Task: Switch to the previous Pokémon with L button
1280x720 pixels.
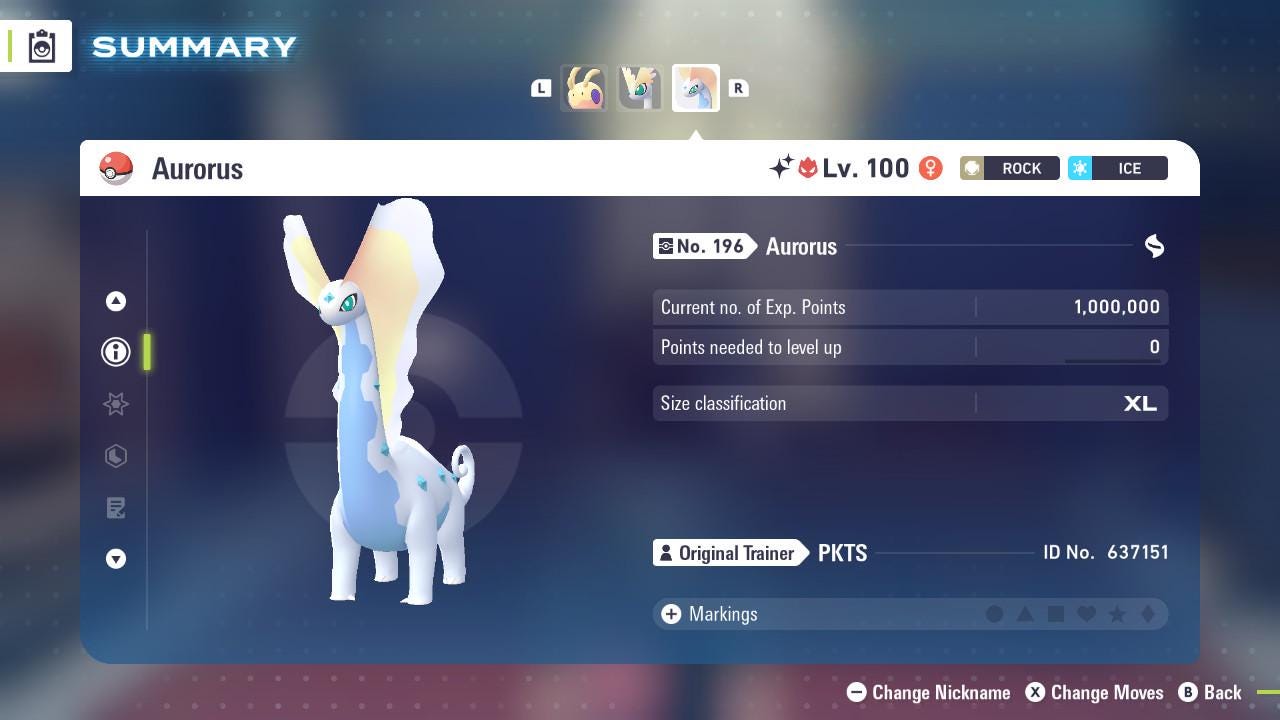Action: (x=541, y=88)
